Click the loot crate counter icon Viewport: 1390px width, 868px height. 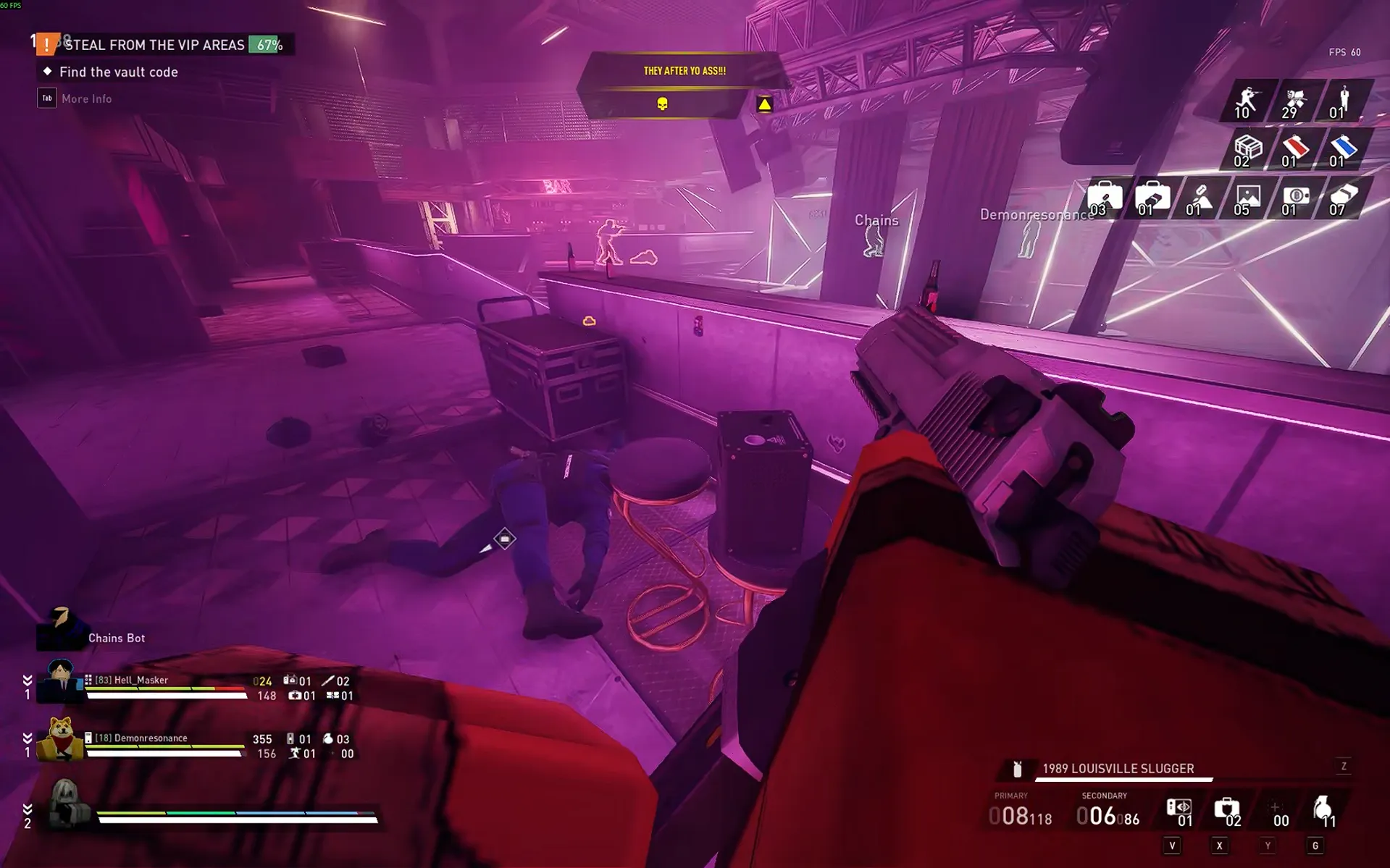click(1247, 150)
